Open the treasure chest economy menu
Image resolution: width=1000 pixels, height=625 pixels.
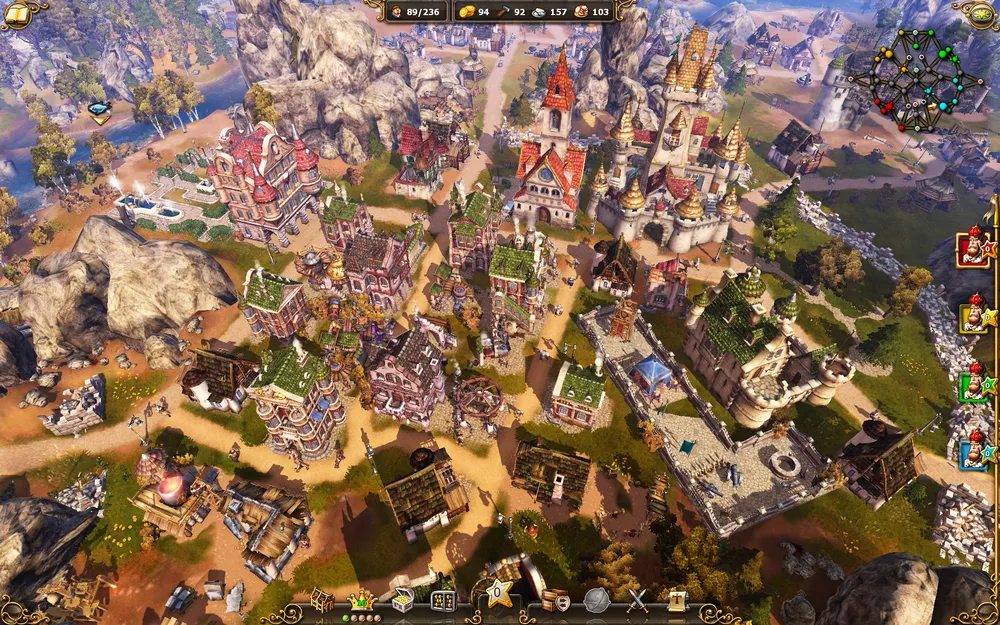pyautogui.click(x=402, y=600)
